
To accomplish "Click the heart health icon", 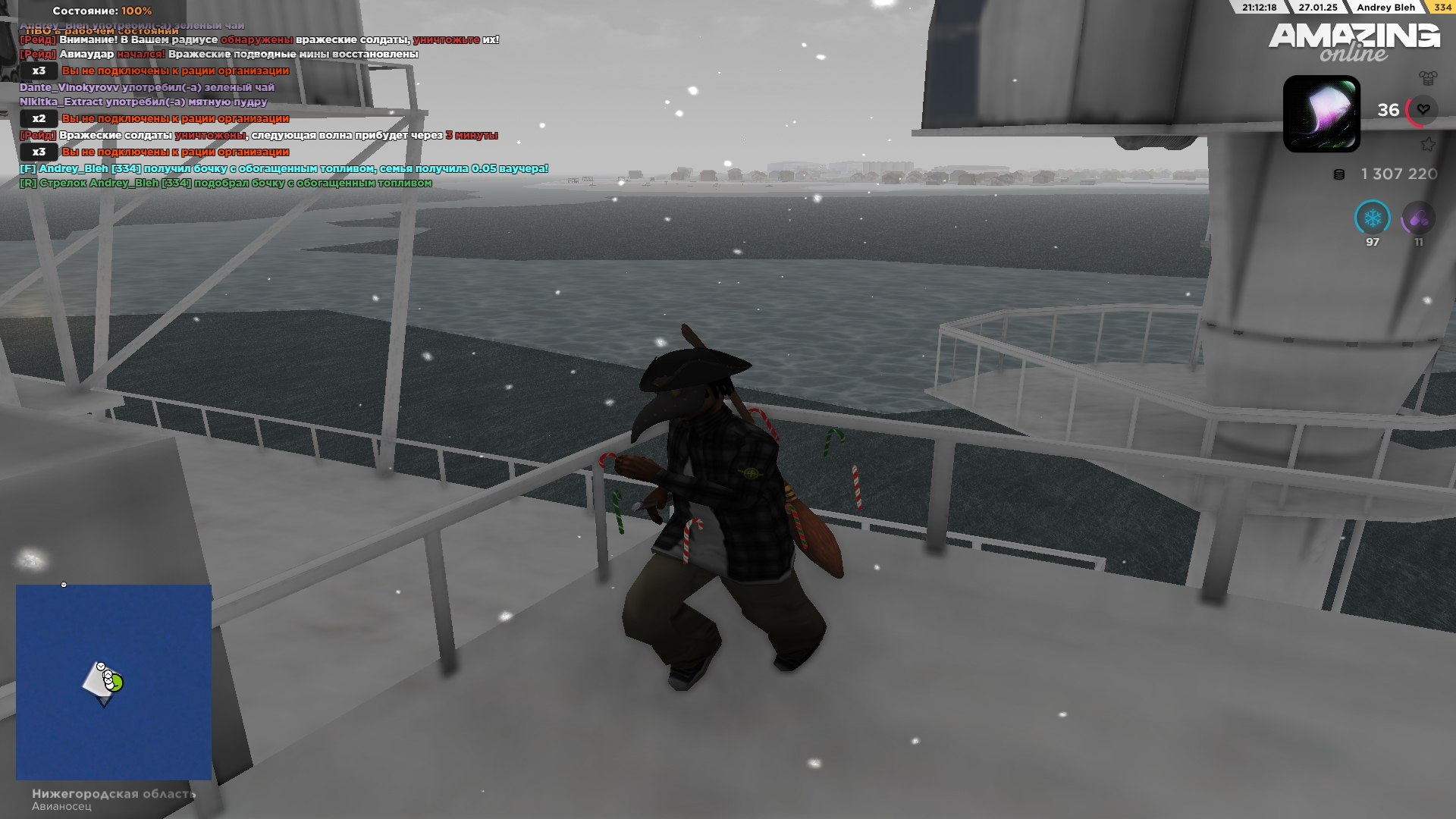I will [x=1423, y=110].
